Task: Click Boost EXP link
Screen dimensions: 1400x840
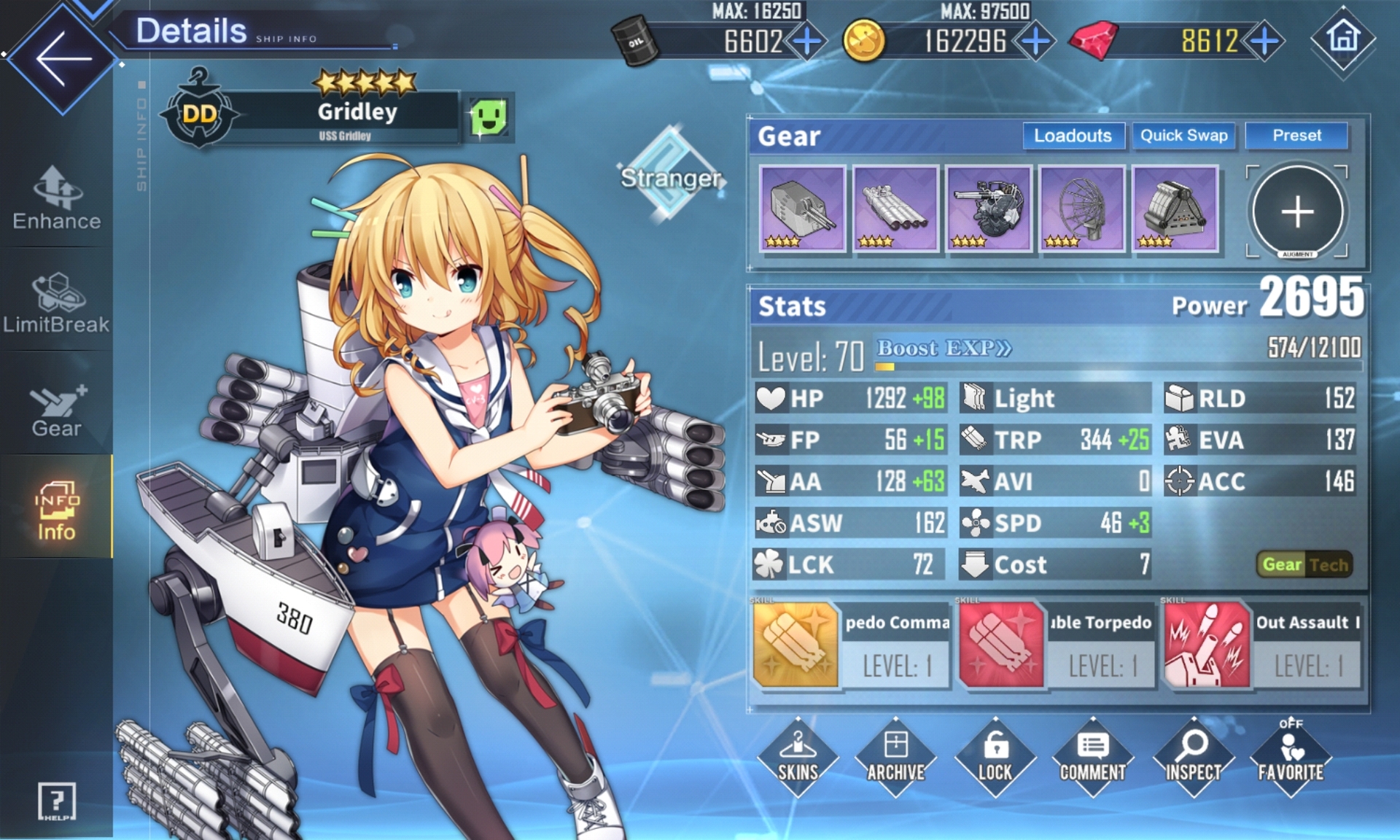Action: pos(944,349)
